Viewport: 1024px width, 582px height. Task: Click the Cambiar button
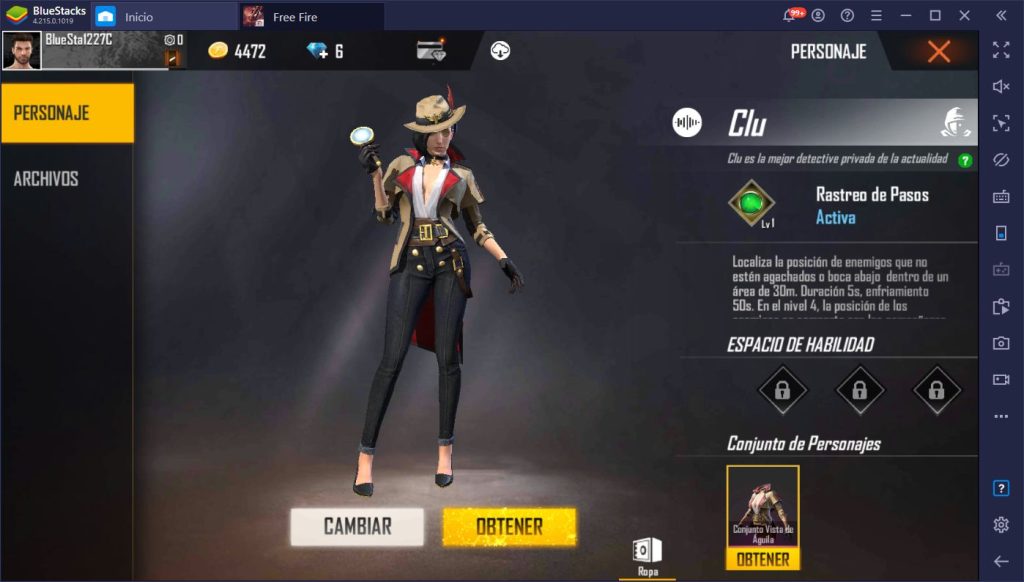(x=357, y=526)
